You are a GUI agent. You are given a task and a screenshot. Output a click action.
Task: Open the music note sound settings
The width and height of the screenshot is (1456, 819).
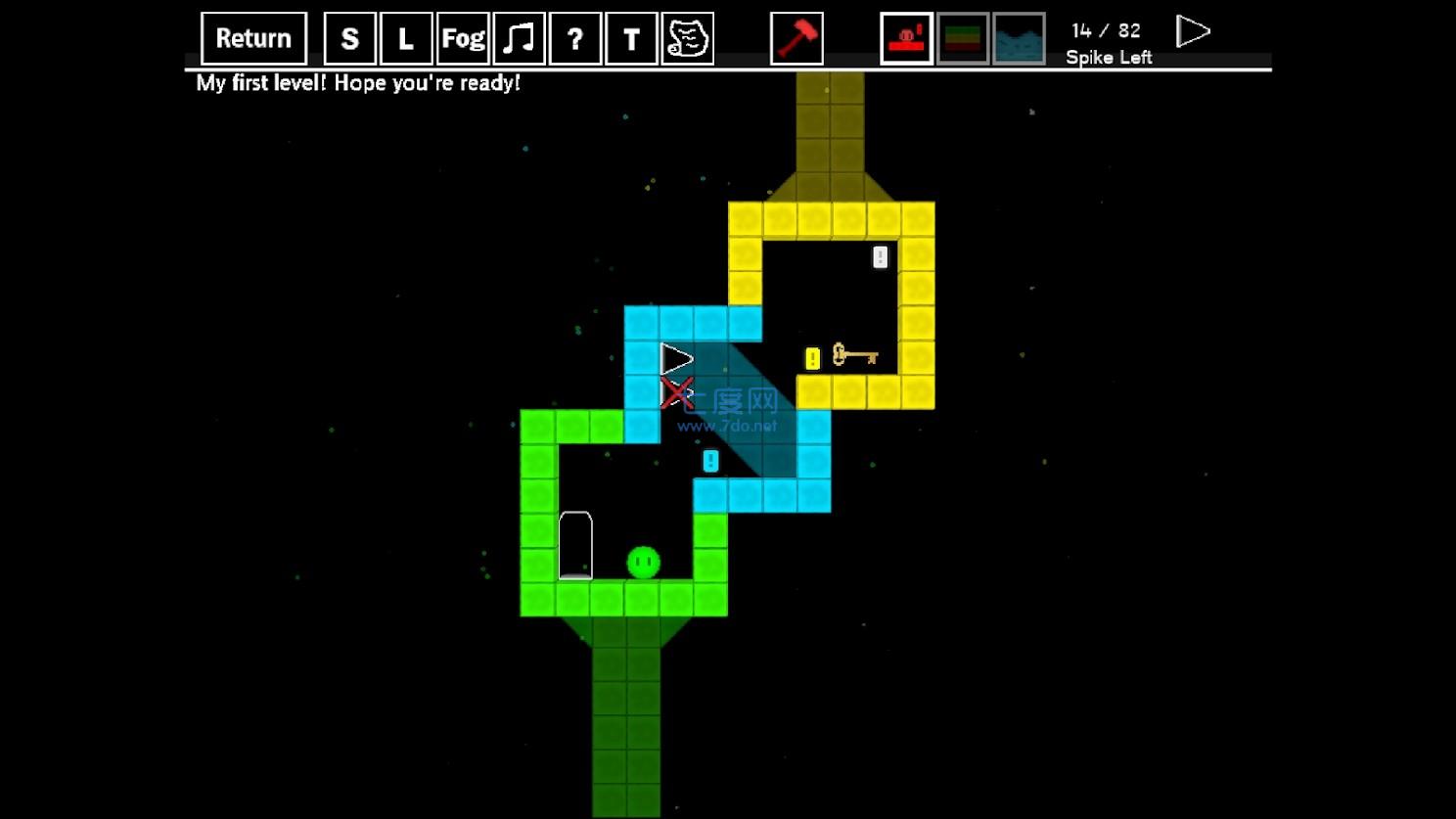click(519, 38)
